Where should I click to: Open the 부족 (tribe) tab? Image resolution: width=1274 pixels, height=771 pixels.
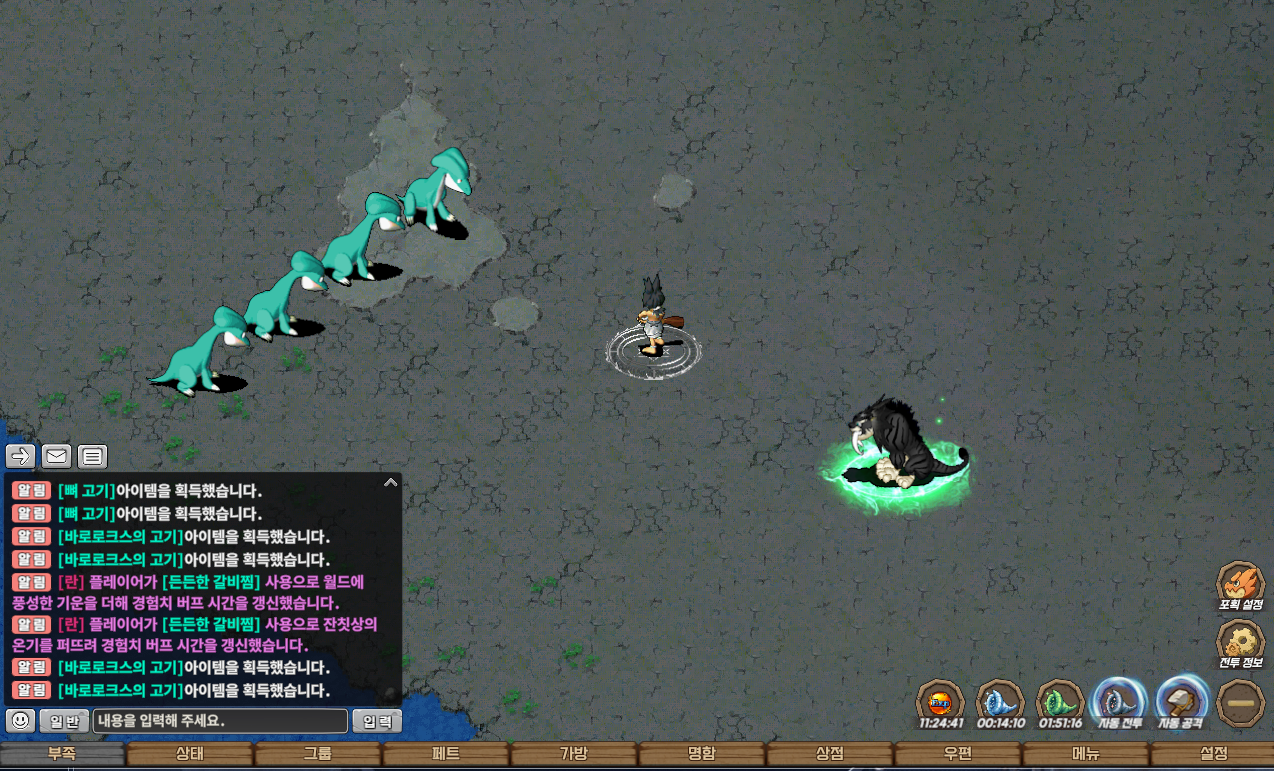[x=62, y=754]
